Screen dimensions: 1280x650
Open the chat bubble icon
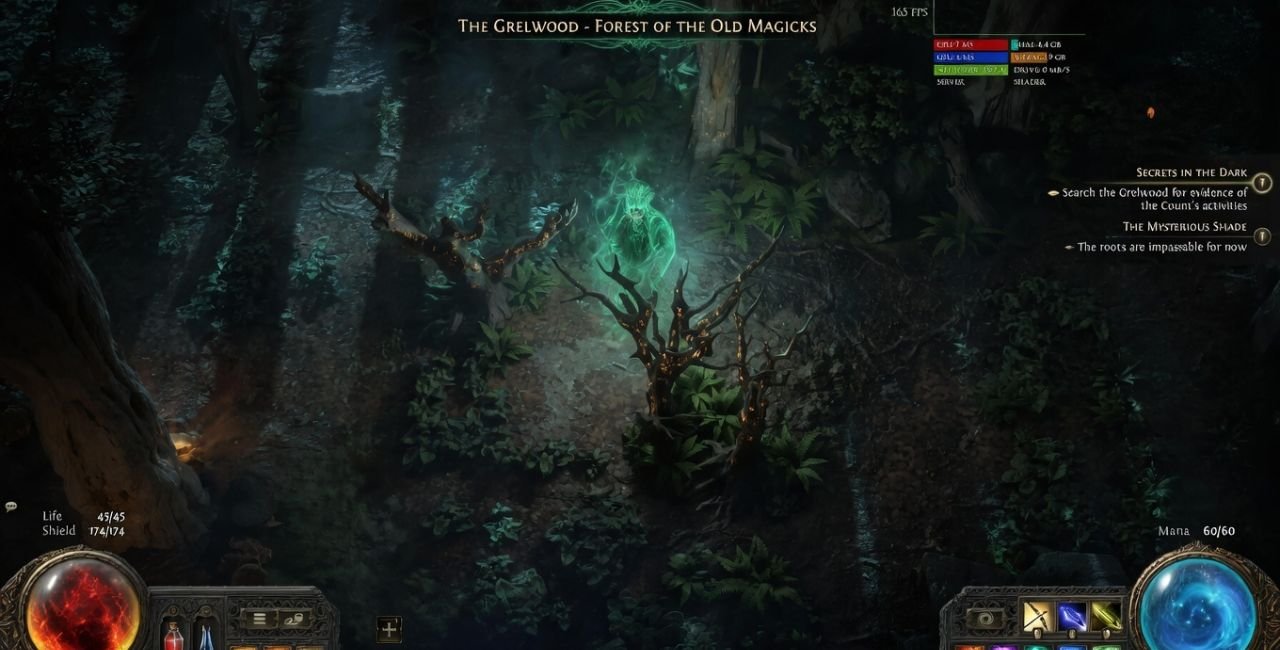[x=11, y=507]
